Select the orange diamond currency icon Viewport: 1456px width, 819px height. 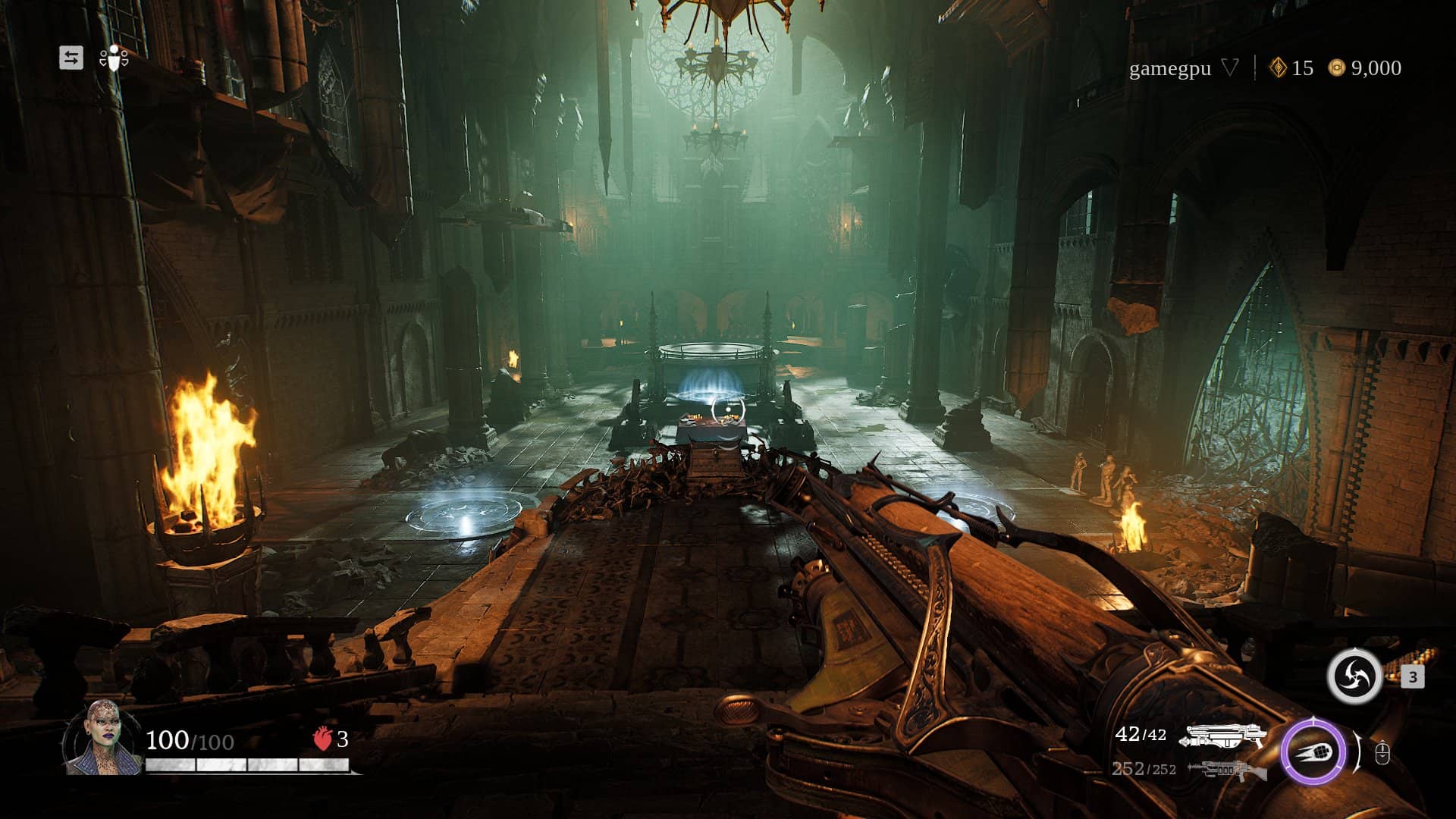(1279, 68)
